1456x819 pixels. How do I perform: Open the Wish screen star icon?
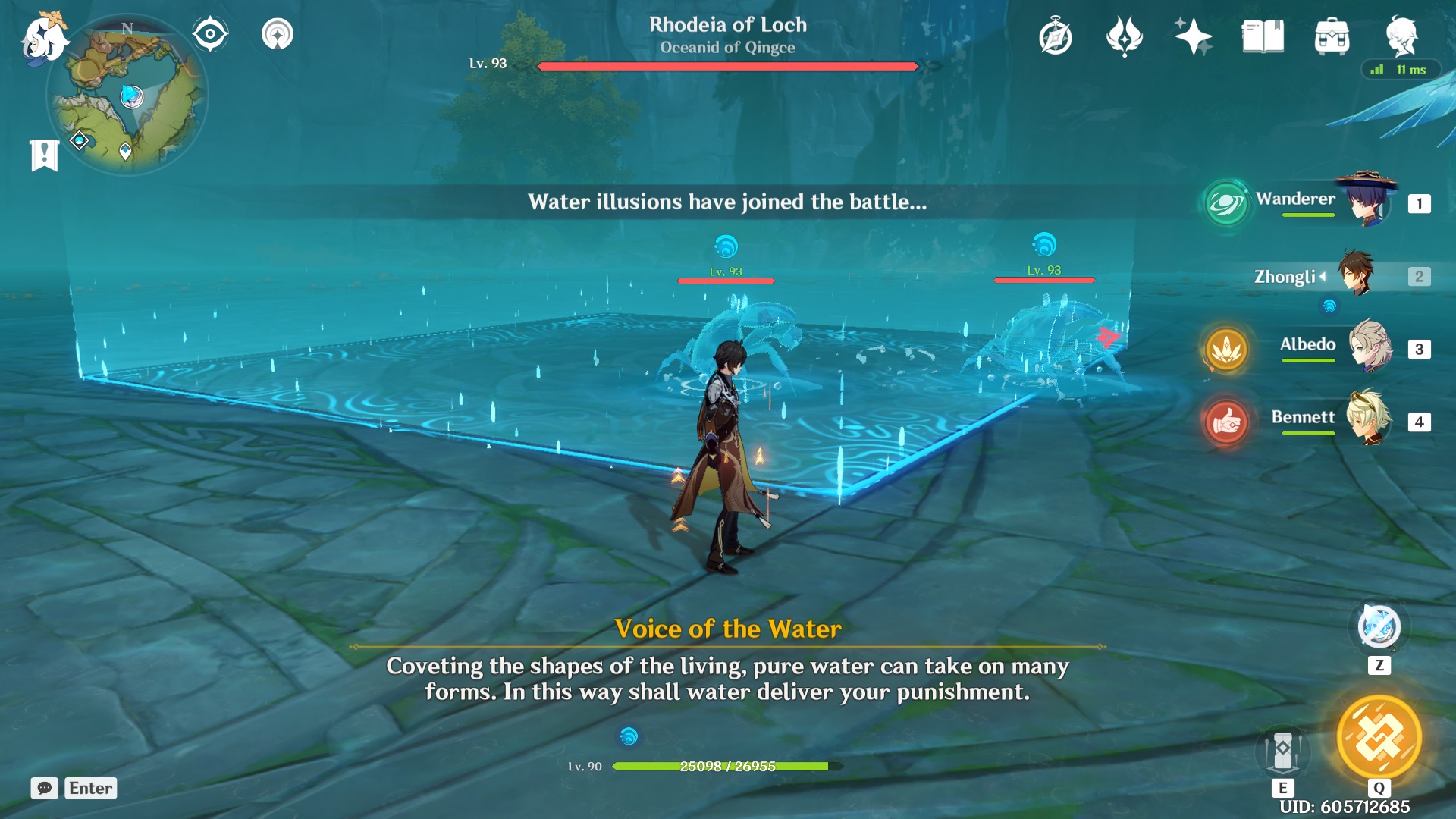tap(1192, 35)
